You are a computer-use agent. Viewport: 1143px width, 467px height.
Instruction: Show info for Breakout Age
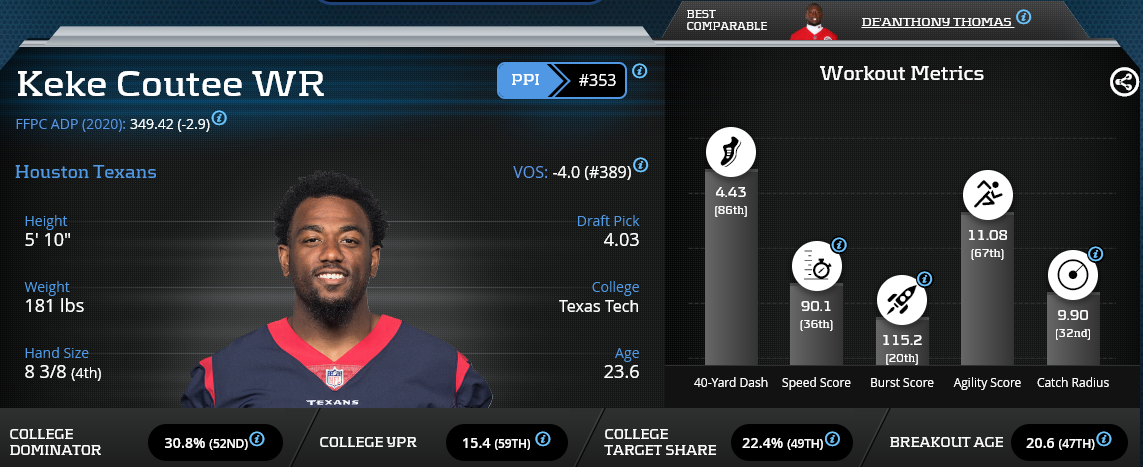click(1104, 439)
